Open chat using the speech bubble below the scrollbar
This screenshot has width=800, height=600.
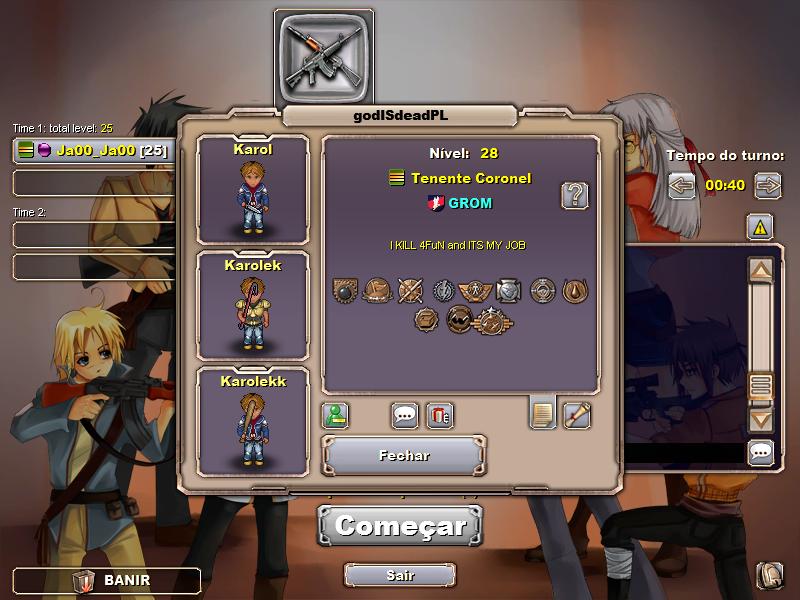(x=761, y=453)
